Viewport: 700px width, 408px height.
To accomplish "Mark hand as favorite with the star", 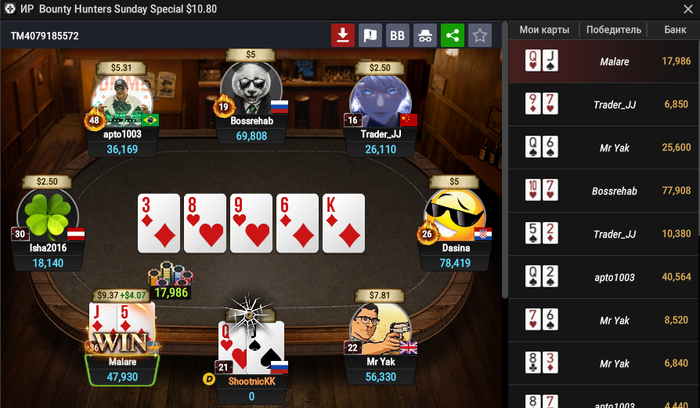I will click(x=480, y=36).
